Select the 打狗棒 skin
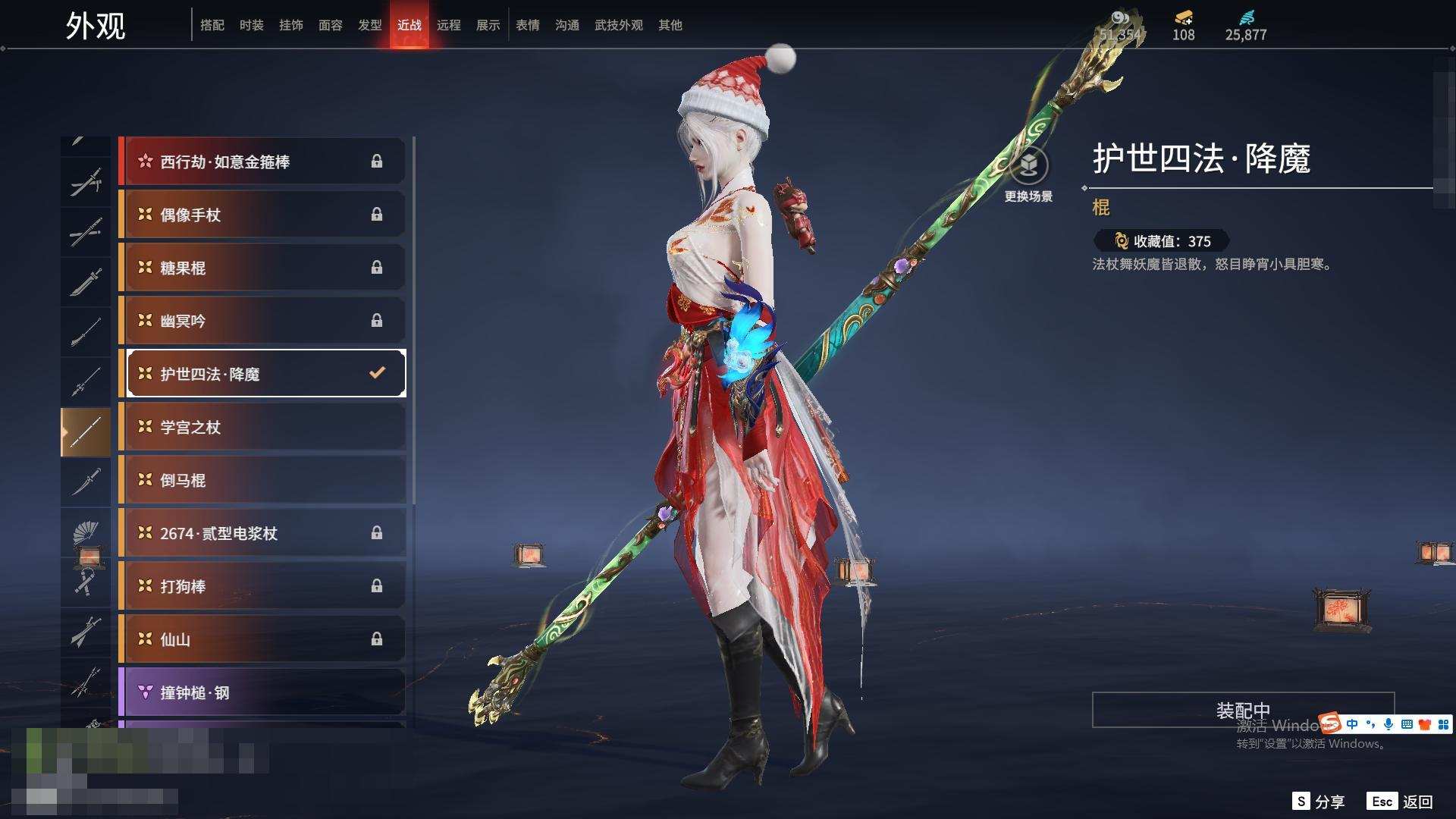Image resolution: width=1456 pixels, height=819 pixels. (262, 586)
